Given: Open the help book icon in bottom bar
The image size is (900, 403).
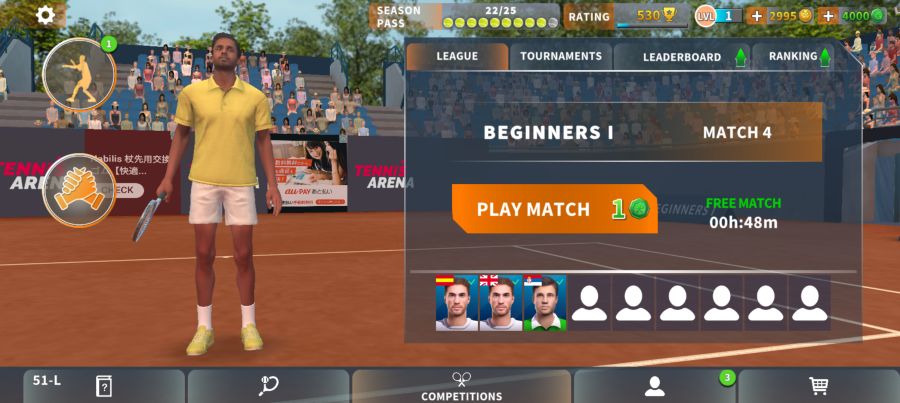Looking at the screenshot, I should (x=103, y=386).
